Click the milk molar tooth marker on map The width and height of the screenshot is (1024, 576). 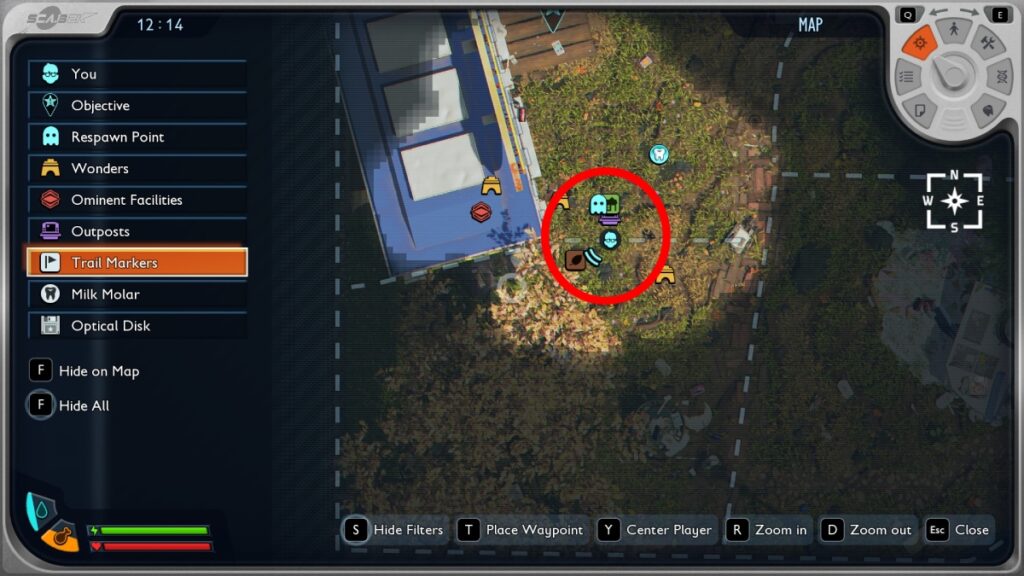[x=658, y=154]
